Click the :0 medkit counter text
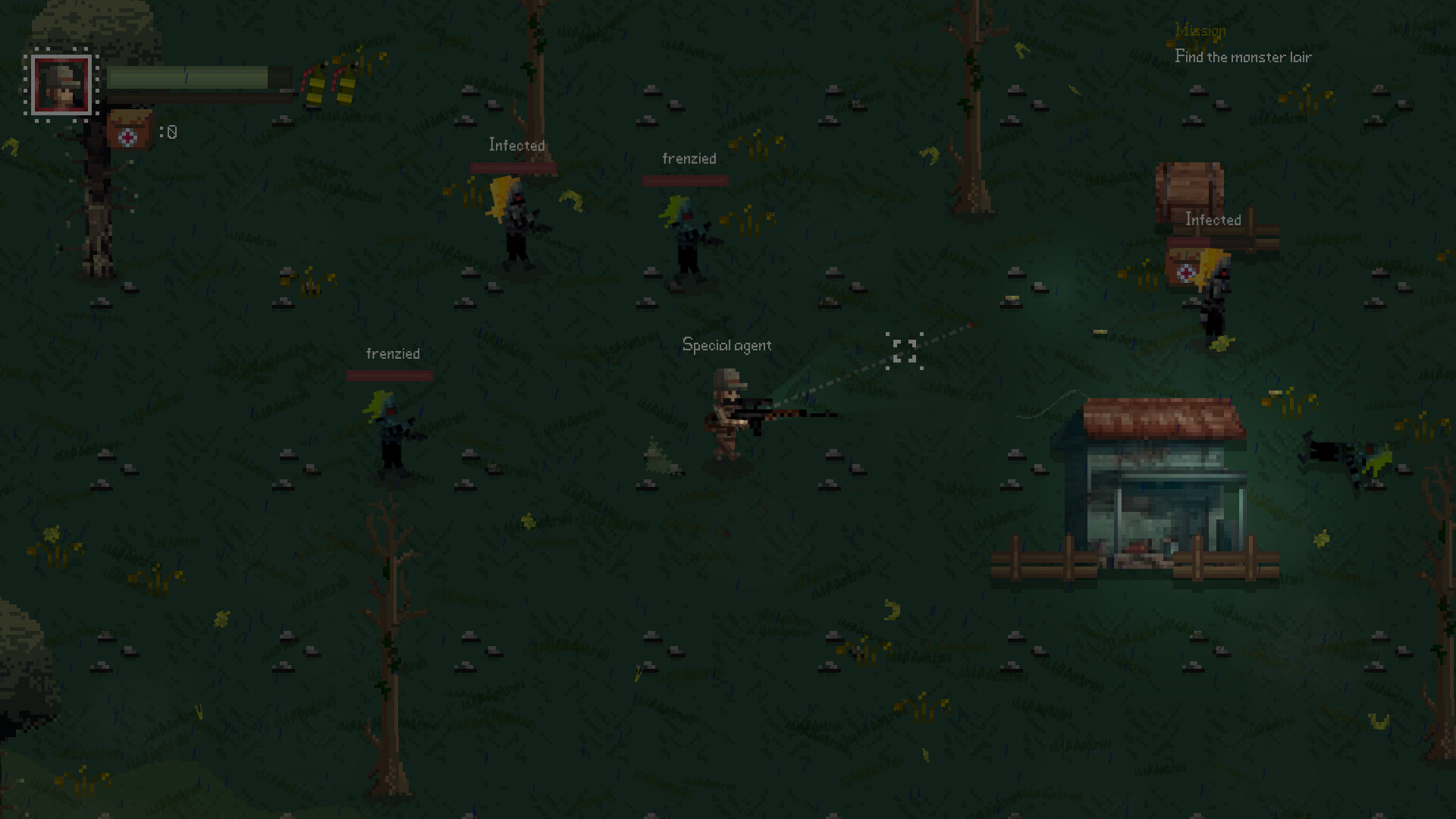Image resolution: width=1456 pixels, height=819 pixels. coord(167,131)
